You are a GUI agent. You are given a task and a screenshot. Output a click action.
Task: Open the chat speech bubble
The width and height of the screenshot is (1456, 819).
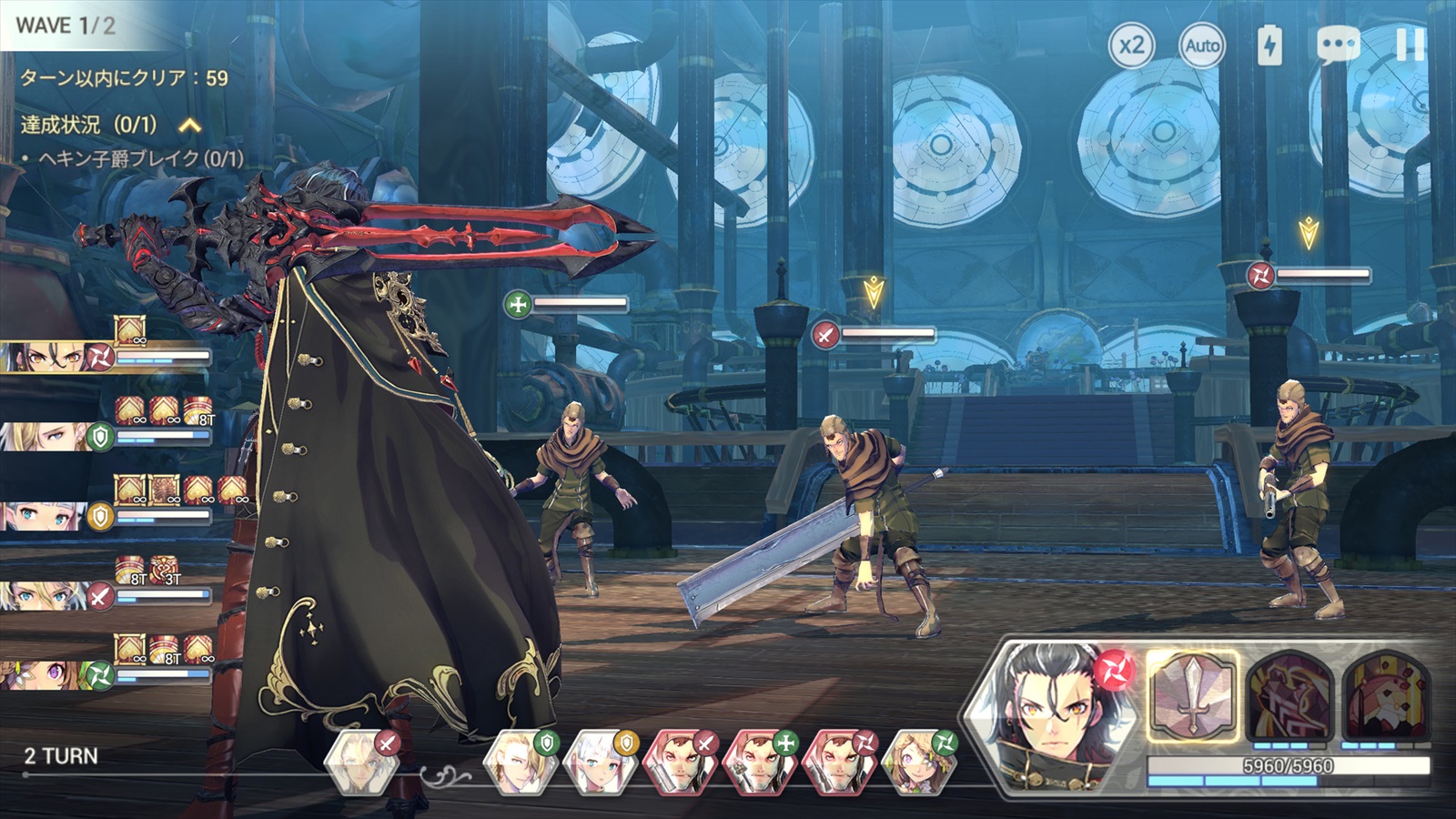(1338, 45)
